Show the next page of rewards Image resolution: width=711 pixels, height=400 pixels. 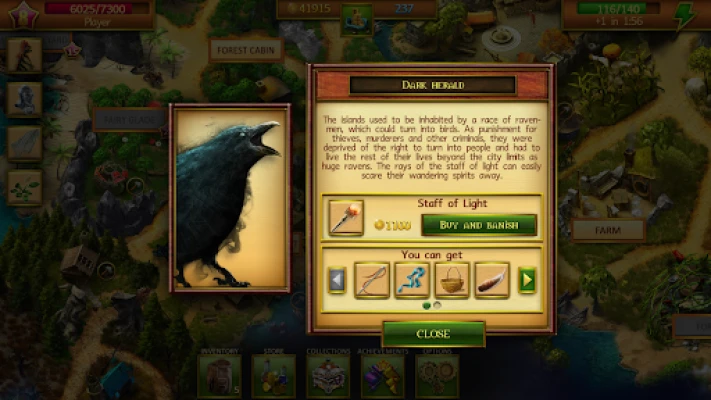pyautogui.click(x=526, y=281)
